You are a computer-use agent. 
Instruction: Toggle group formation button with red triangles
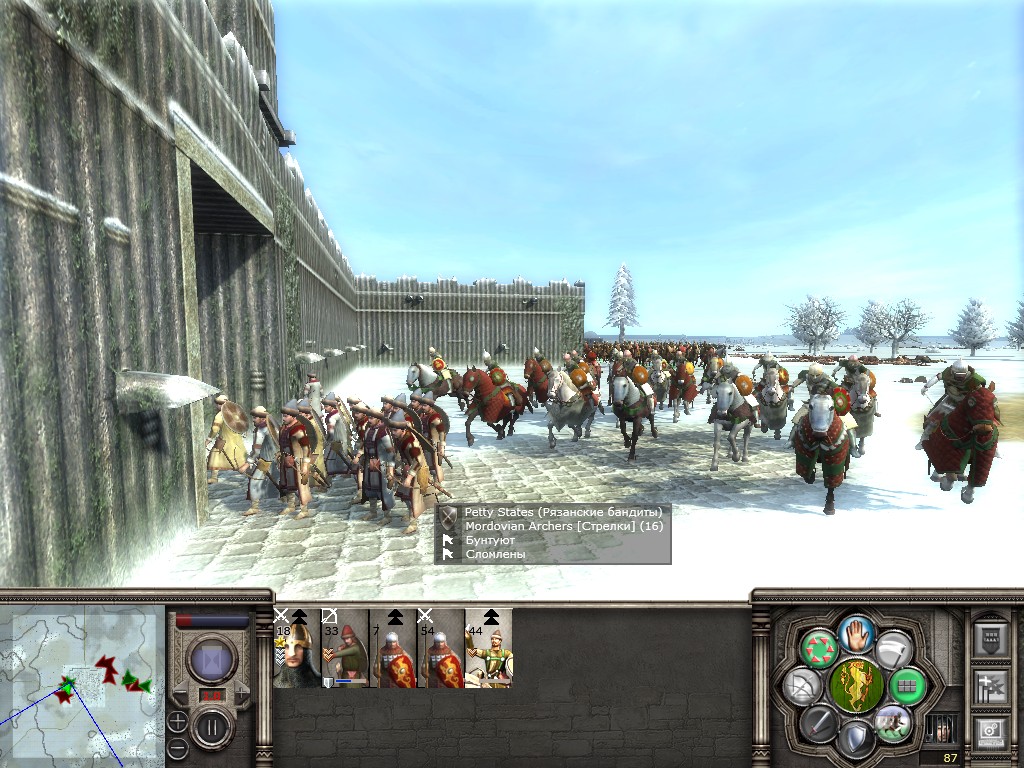coord(820,648)
